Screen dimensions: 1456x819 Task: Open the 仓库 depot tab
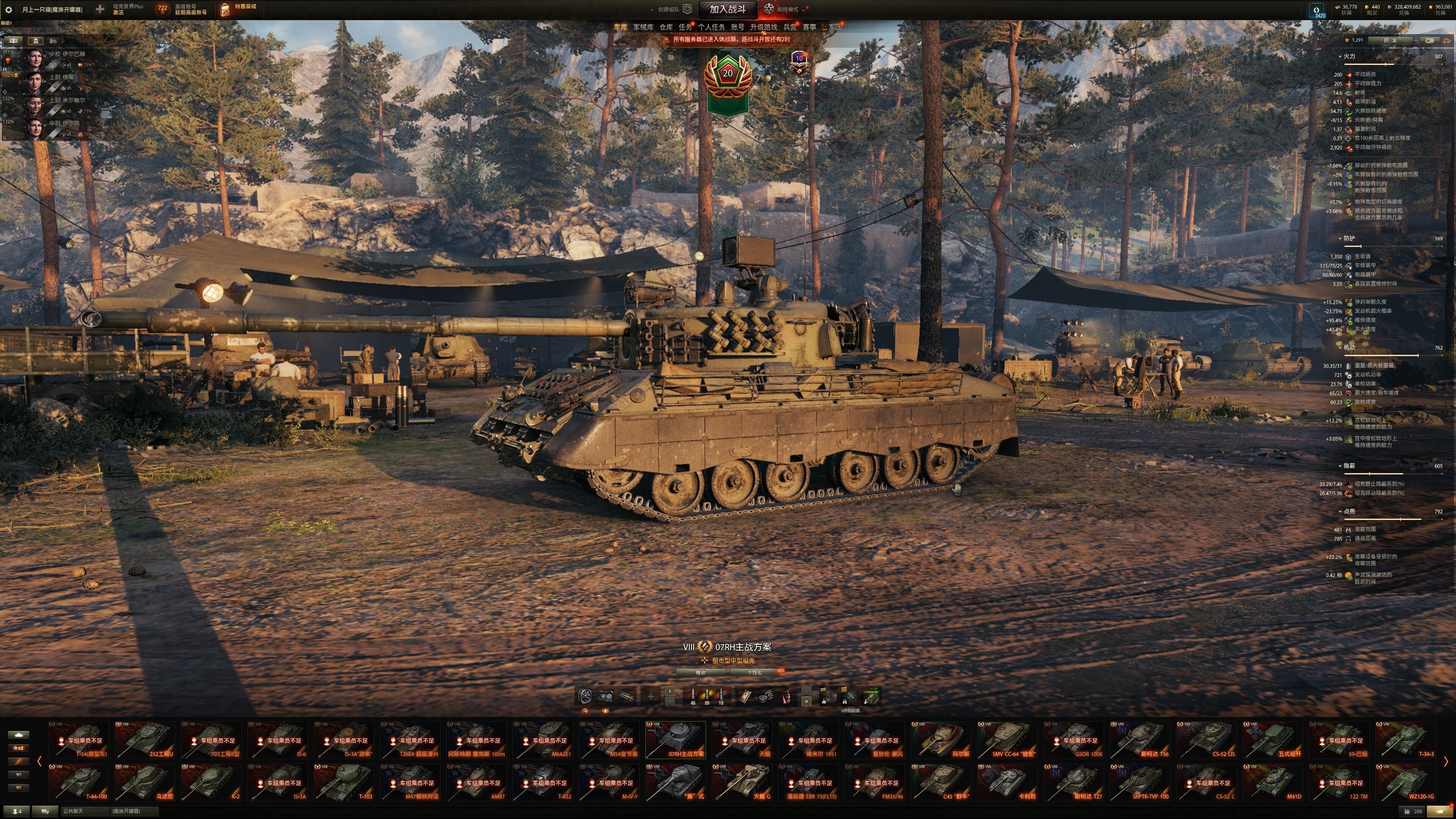click(666, 27)
